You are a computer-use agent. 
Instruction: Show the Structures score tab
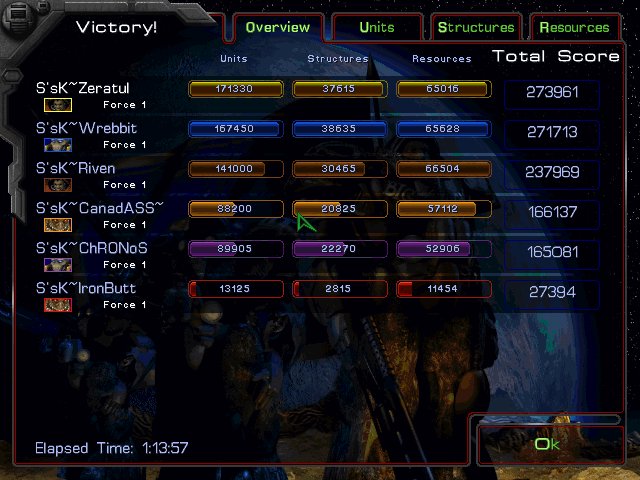pos(476,27)
